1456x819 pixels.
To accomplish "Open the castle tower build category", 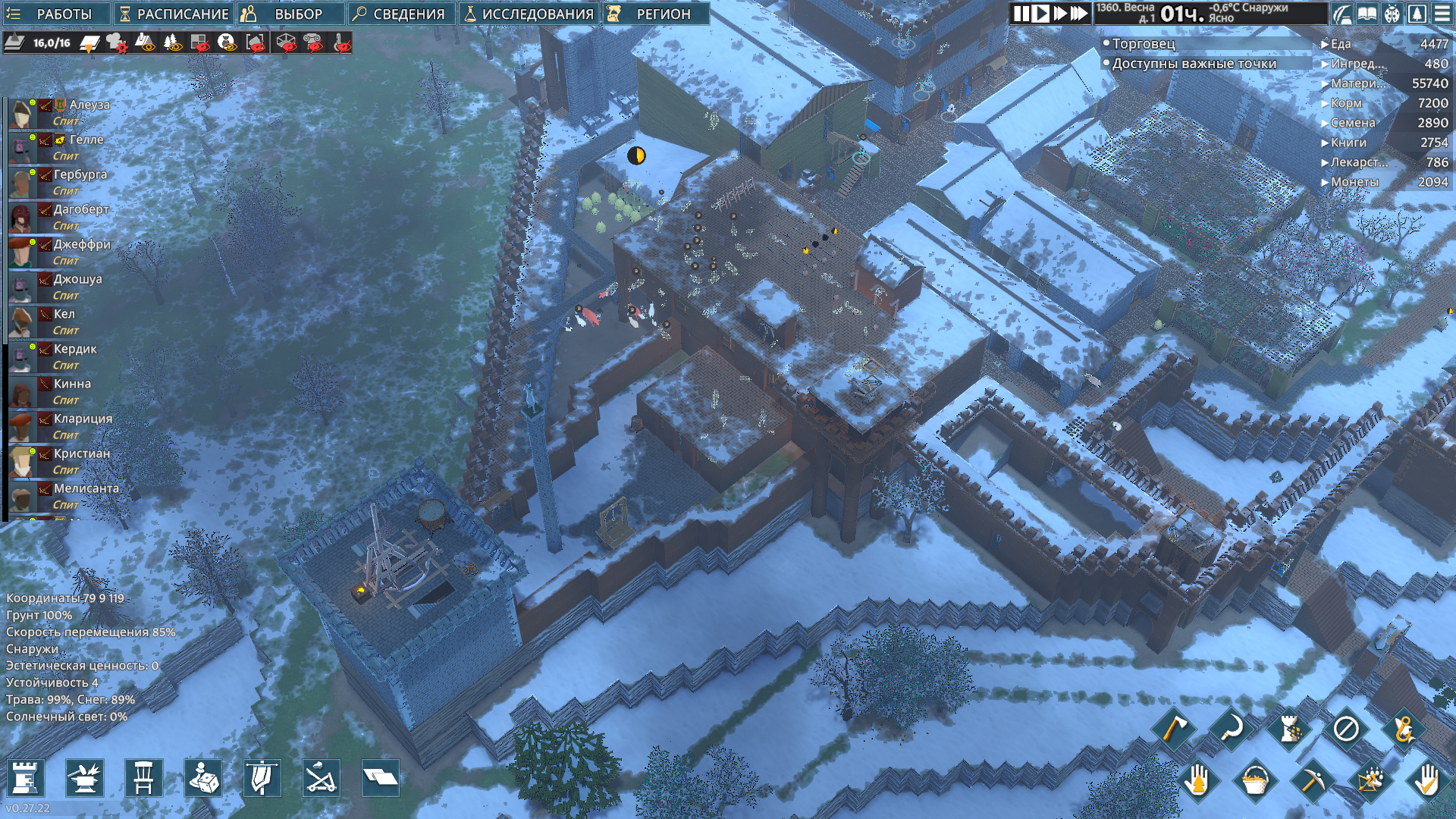I will point(25,778).
